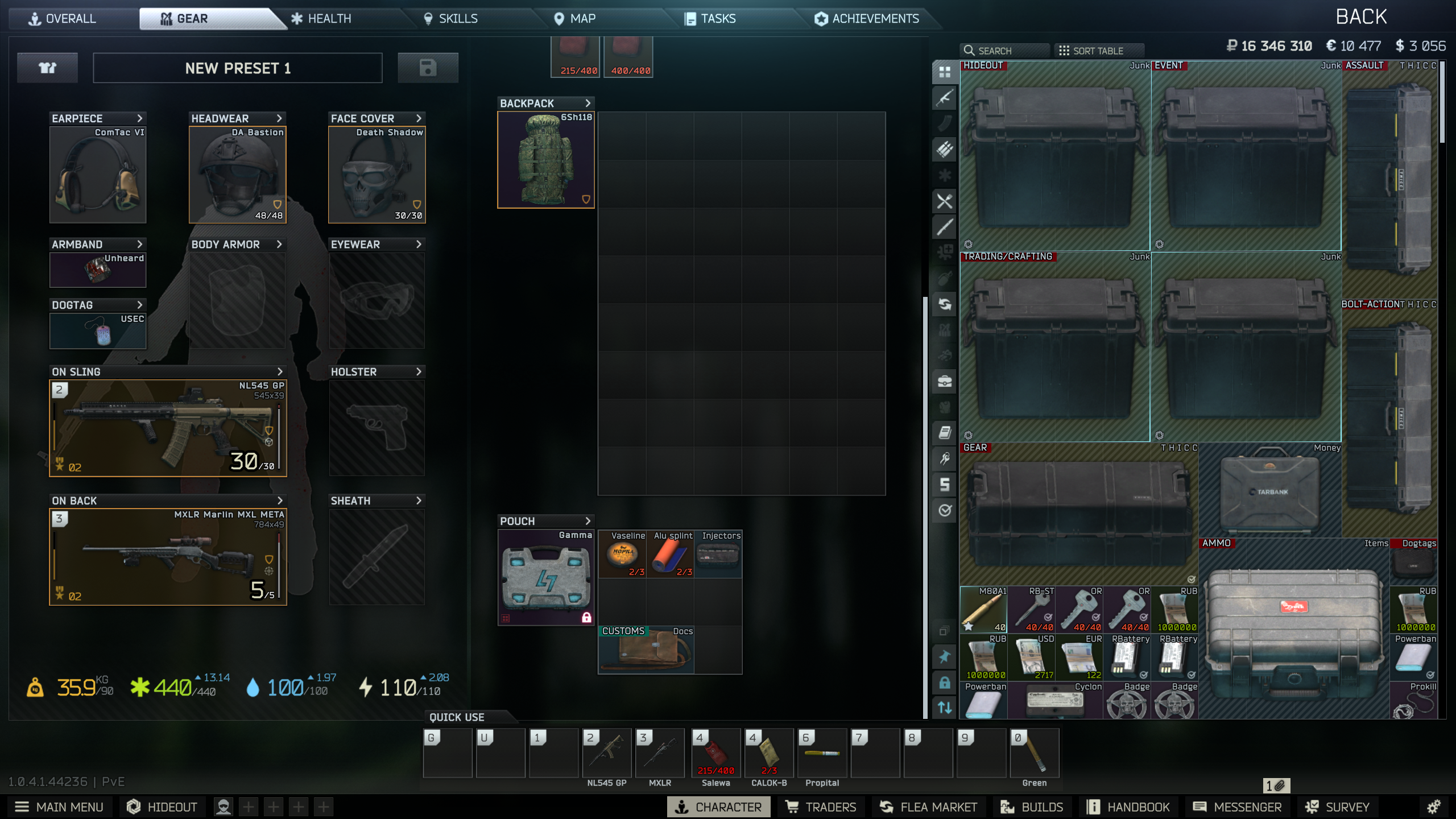Save the New Preset 1 gear preset

pyautogui.click(x=428, y=68)
